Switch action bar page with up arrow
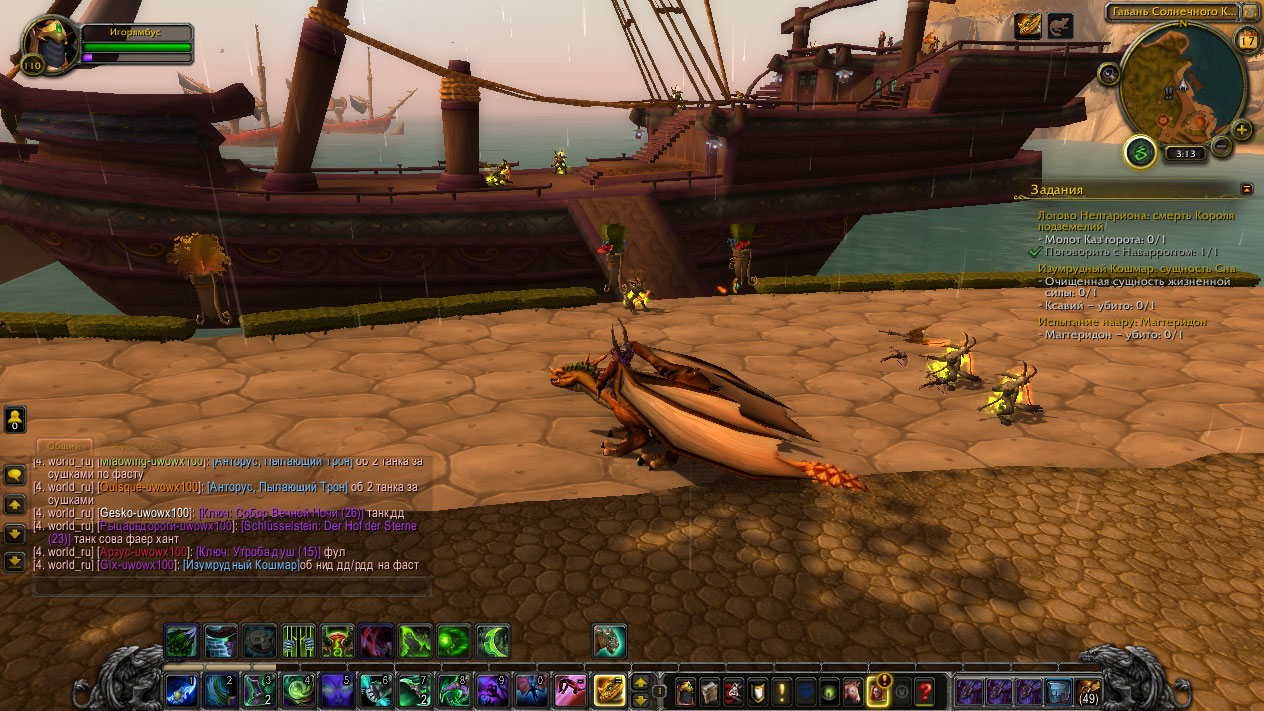The height and width of the screenshot is (711, 1264). (x=640, y=682)
